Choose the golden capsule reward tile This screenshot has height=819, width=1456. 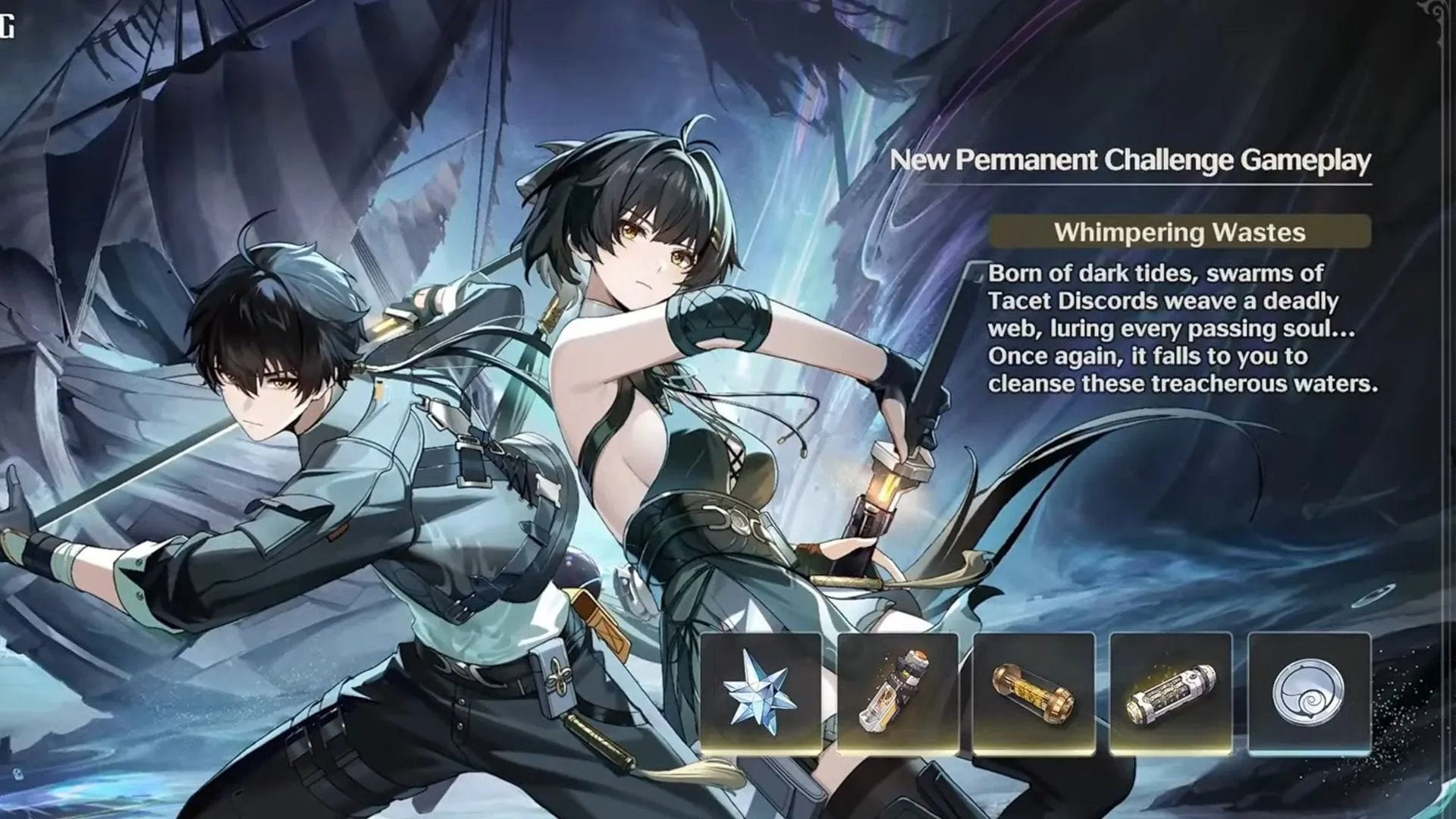(1034, 693)
